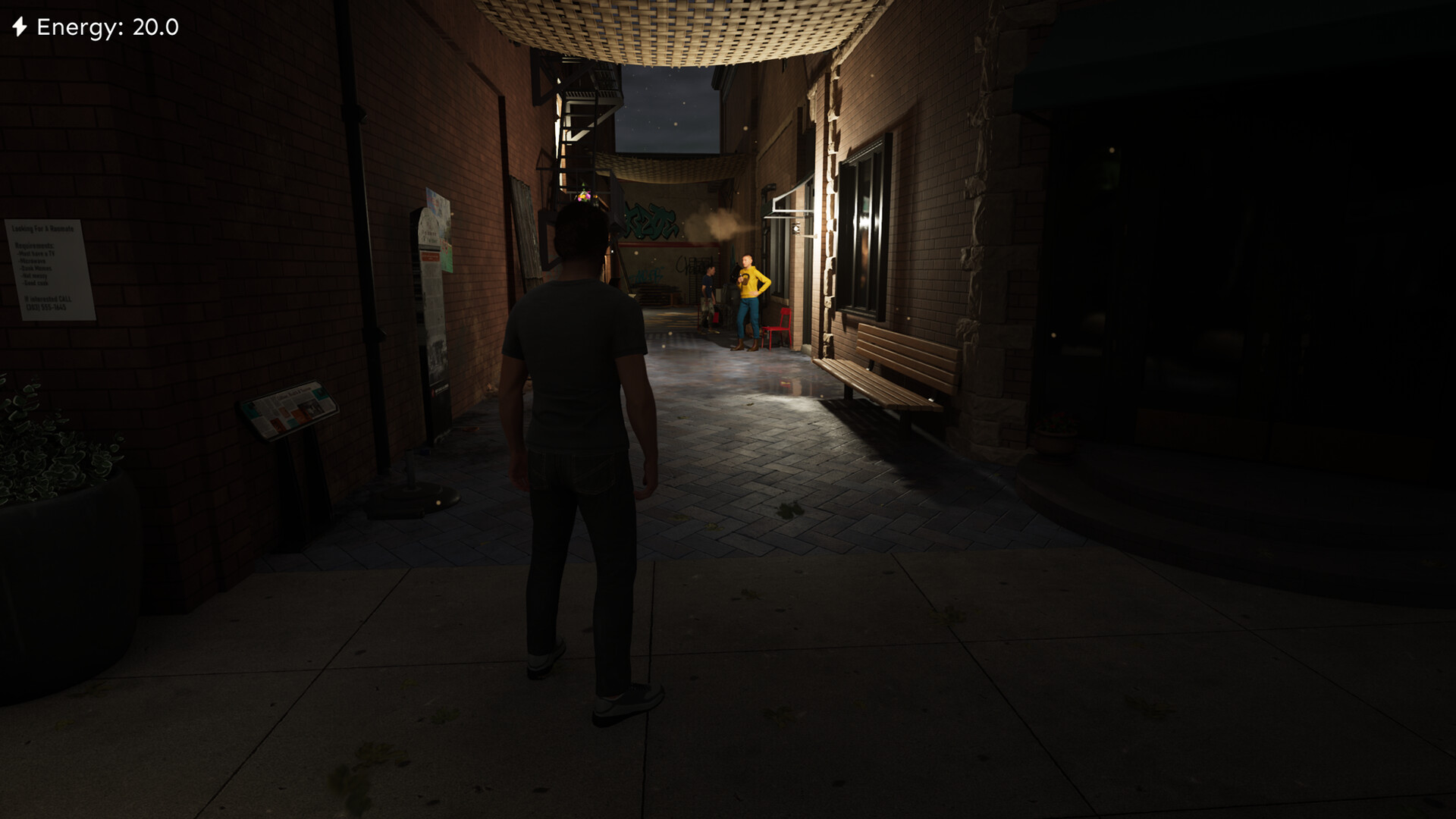Open the tall kiosk sign on the left wall
The image size is (1456, 819).
(431, 326)
